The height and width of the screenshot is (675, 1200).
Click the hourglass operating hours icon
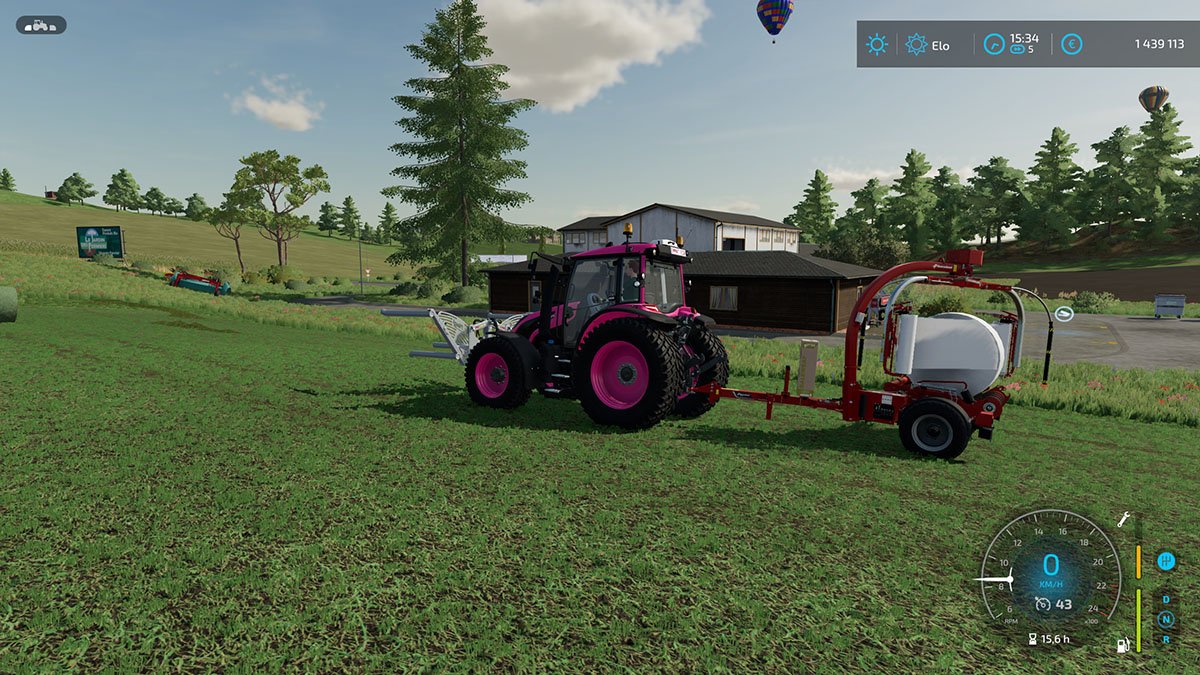click(1031, 638)
